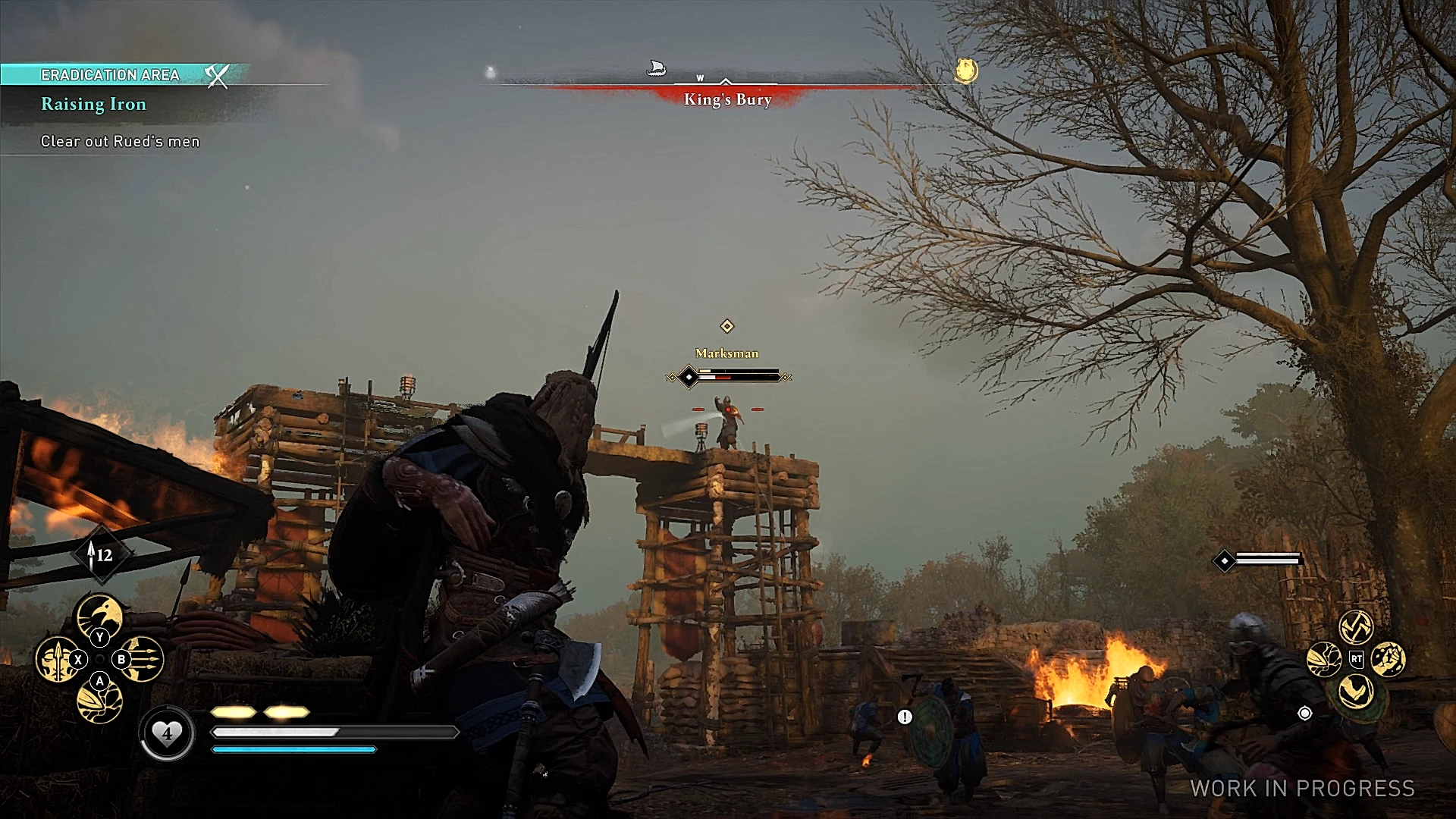Select the arrow quiver diamond icon
Screen dimensions: 1456x819
click(x=102, y=555)
